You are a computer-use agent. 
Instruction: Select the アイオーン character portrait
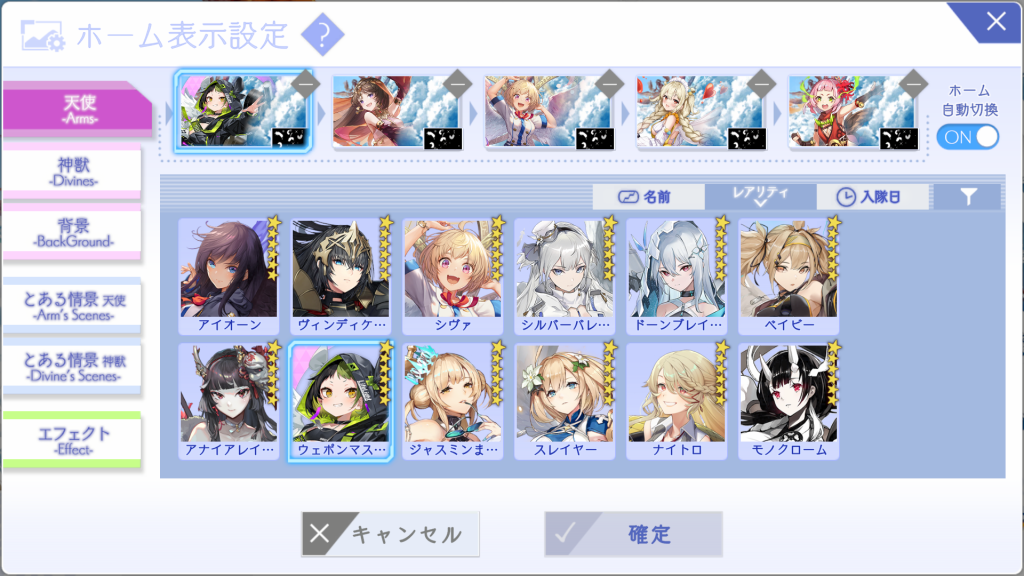point(229,275)
